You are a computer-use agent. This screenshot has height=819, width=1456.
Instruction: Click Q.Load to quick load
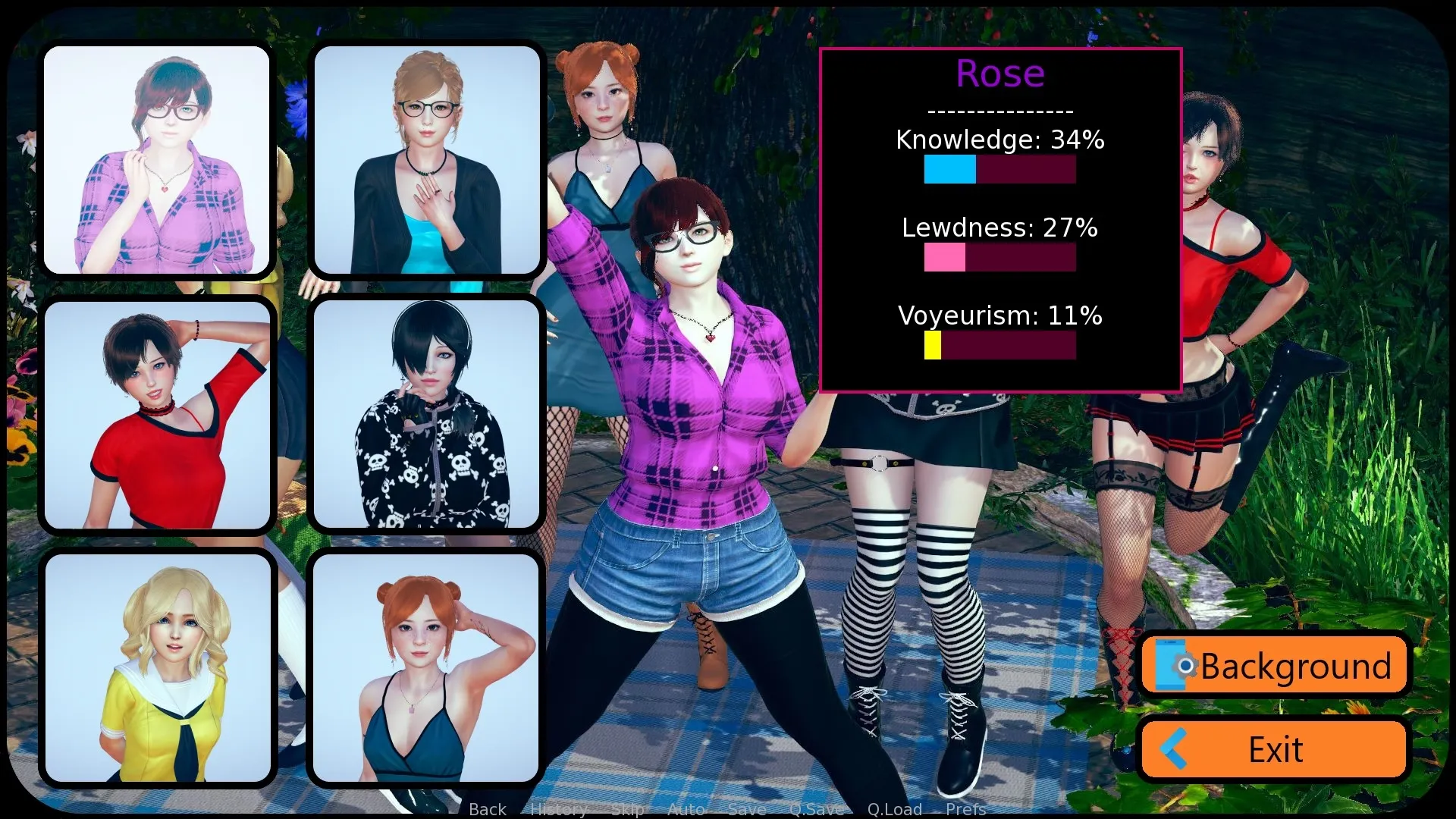pos(895,809)
